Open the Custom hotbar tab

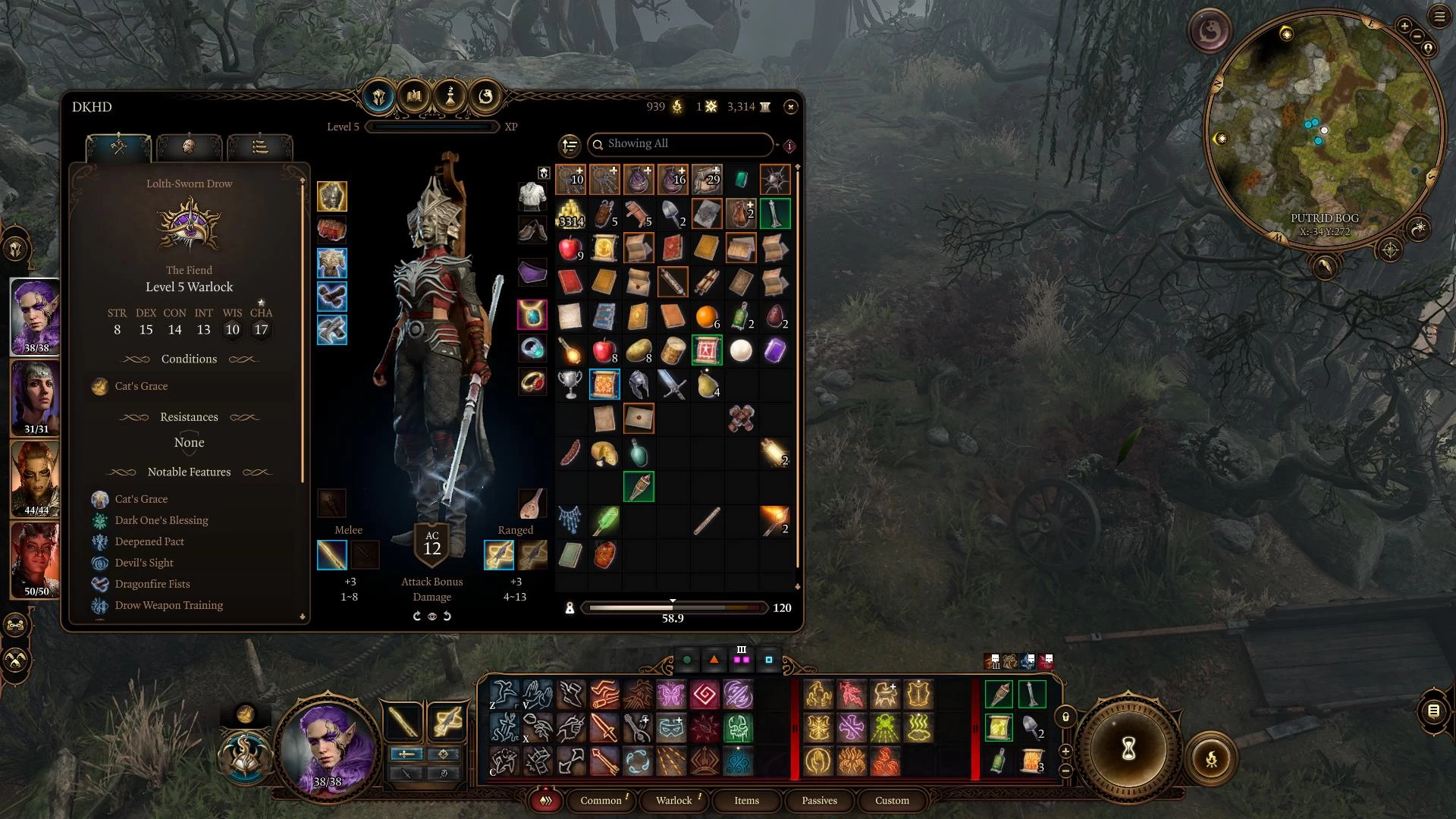click(892, 800)
